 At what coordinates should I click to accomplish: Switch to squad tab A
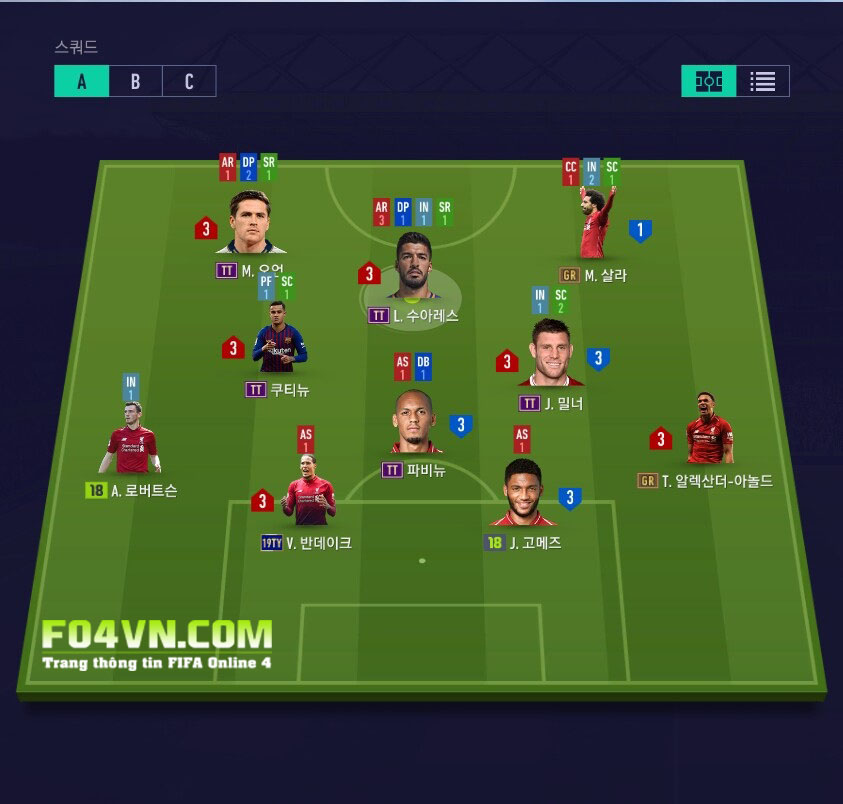[x=81, y=82]
